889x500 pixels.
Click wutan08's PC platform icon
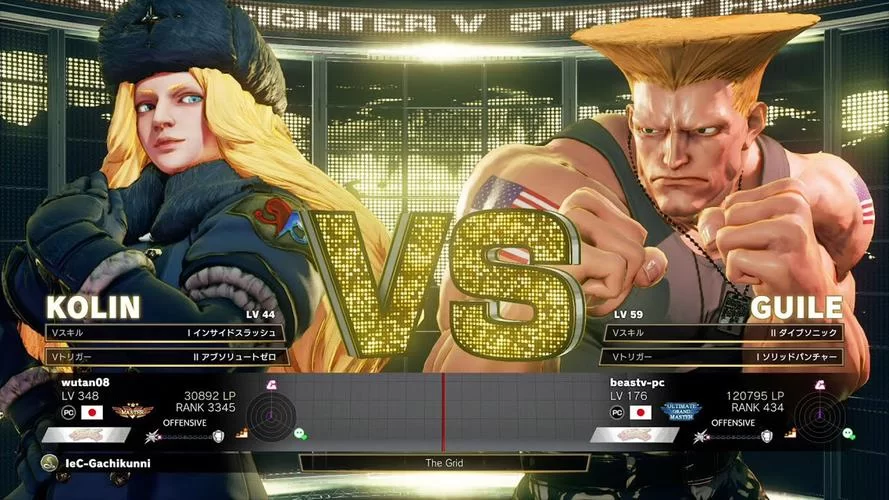point(69,411)
